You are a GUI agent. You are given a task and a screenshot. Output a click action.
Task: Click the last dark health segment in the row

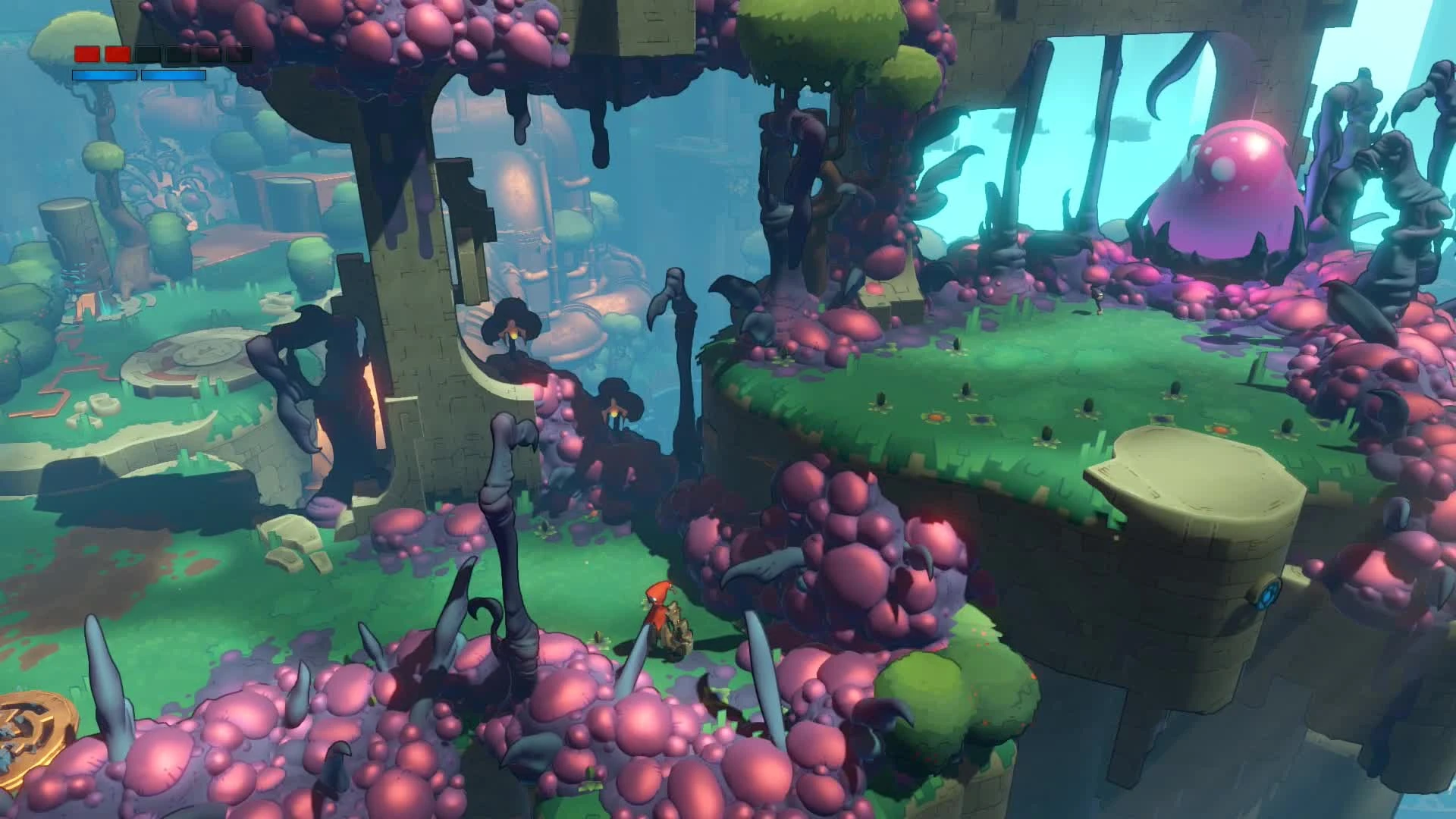click(239, 55)
